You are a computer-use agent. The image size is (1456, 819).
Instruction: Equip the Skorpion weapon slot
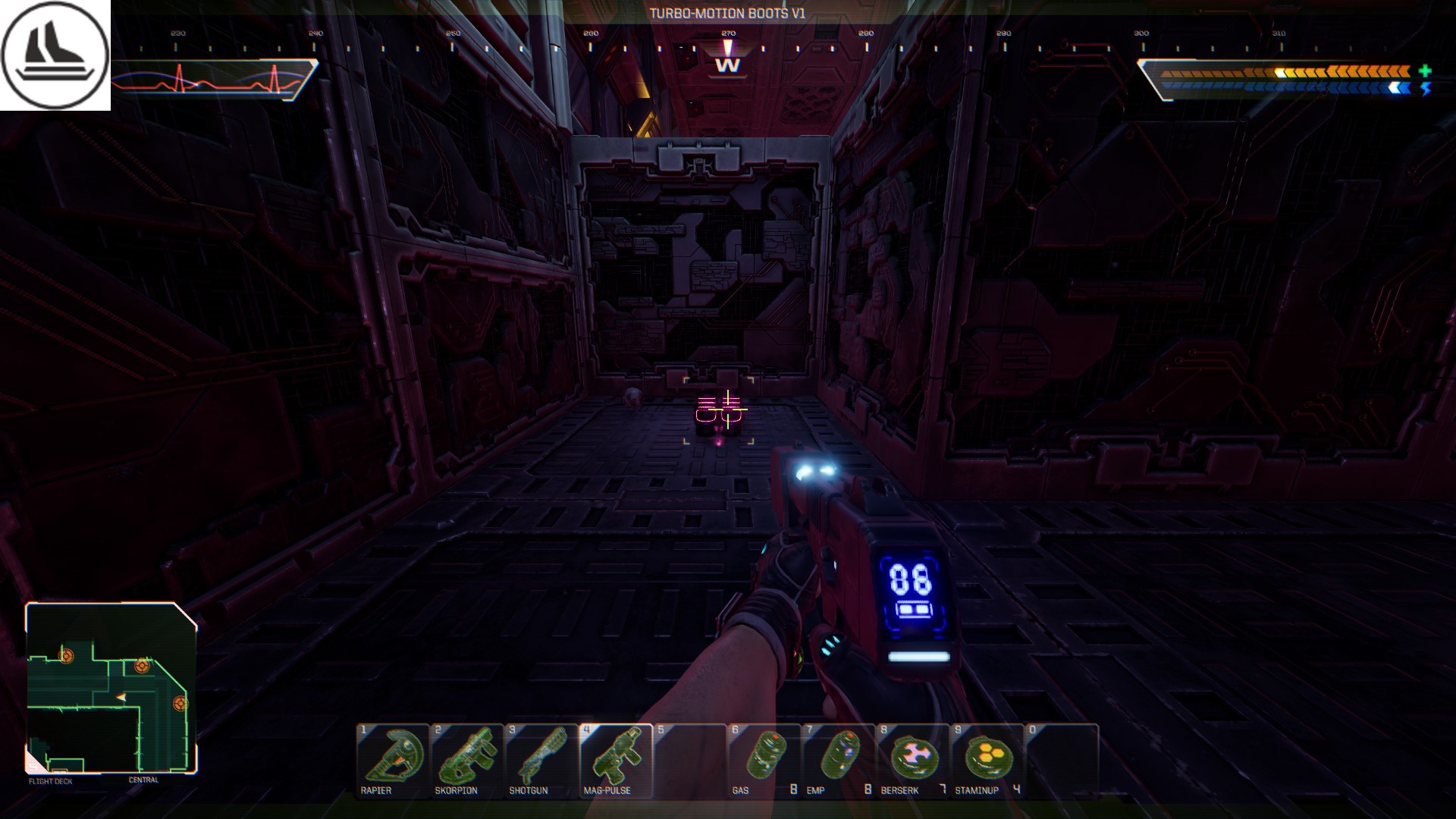tap(466, 760)
